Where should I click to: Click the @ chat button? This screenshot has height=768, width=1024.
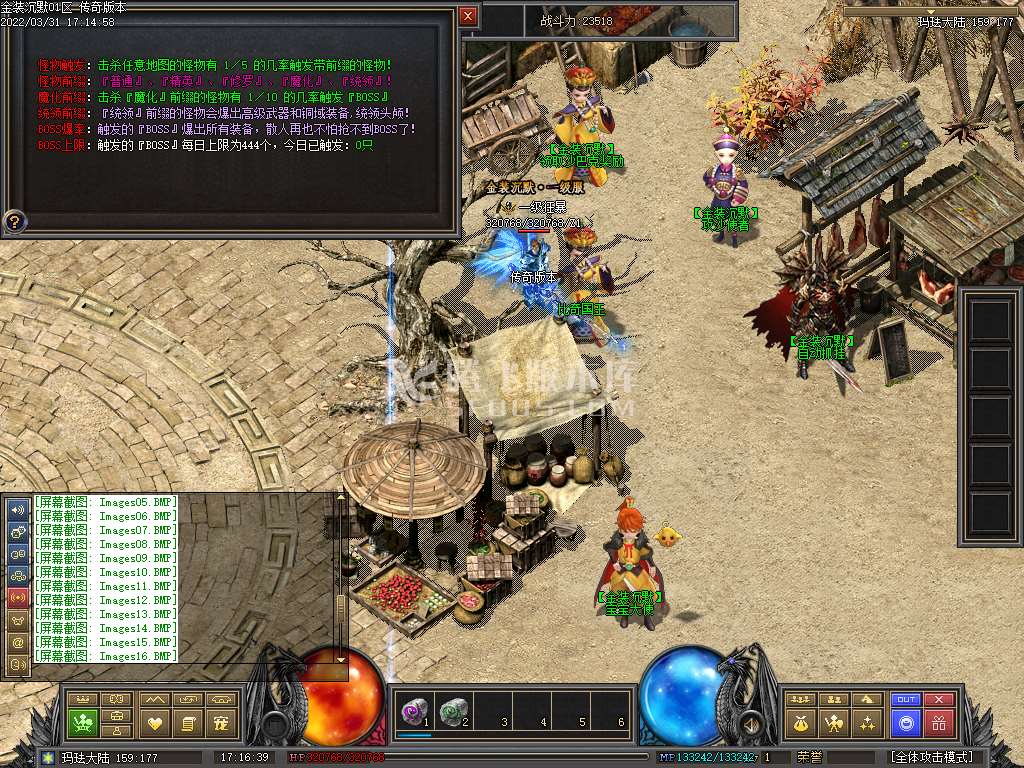(18, 642)
